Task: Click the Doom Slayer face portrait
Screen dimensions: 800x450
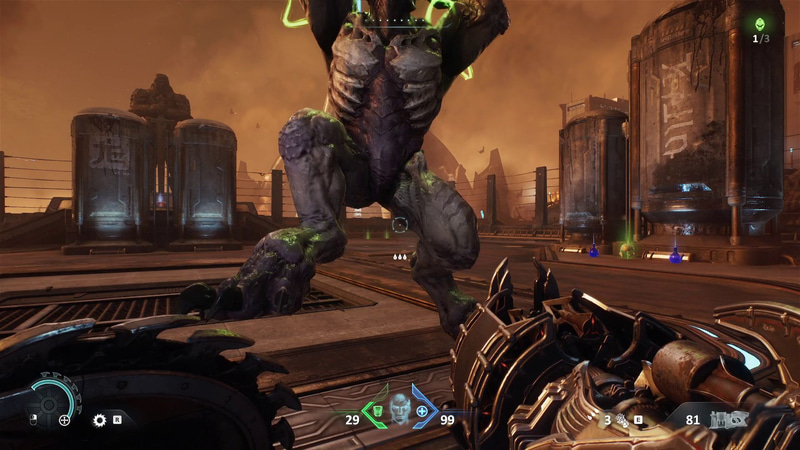Action: (x=400, y=408)
